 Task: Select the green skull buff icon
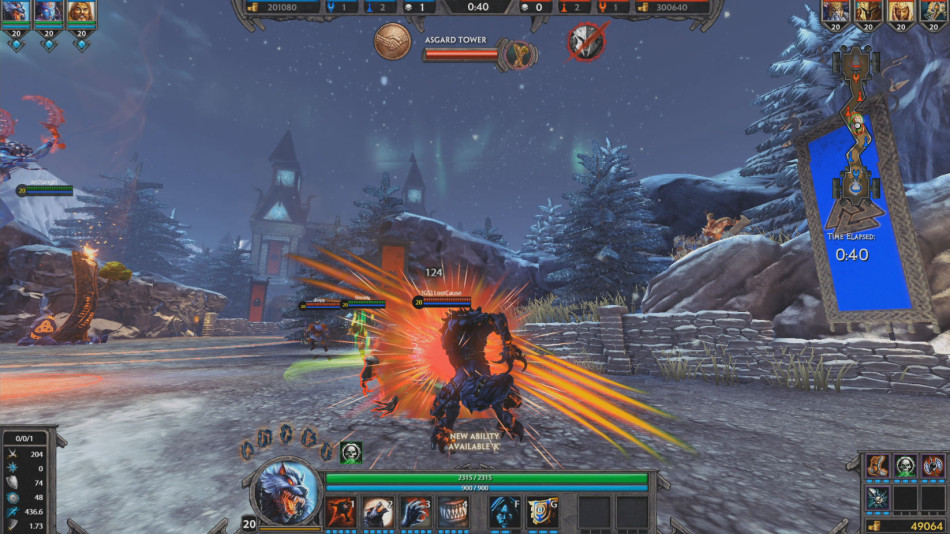350,452
